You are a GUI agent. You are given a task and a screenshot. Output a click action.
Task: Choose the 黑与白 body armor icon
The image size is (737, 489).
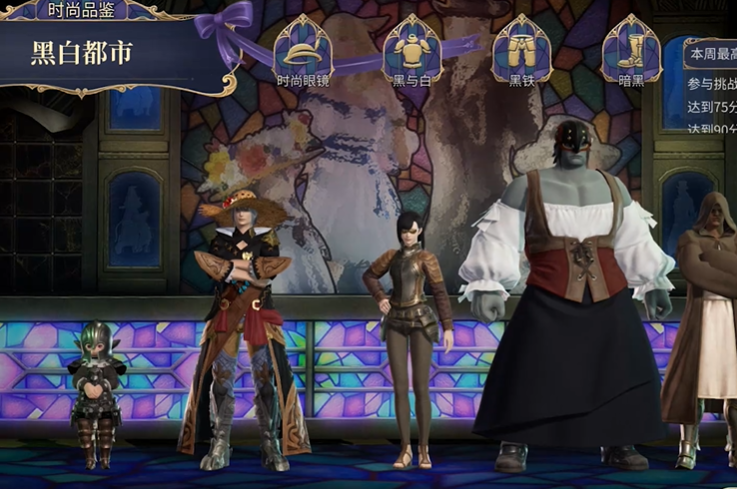(x=412, y=47)
